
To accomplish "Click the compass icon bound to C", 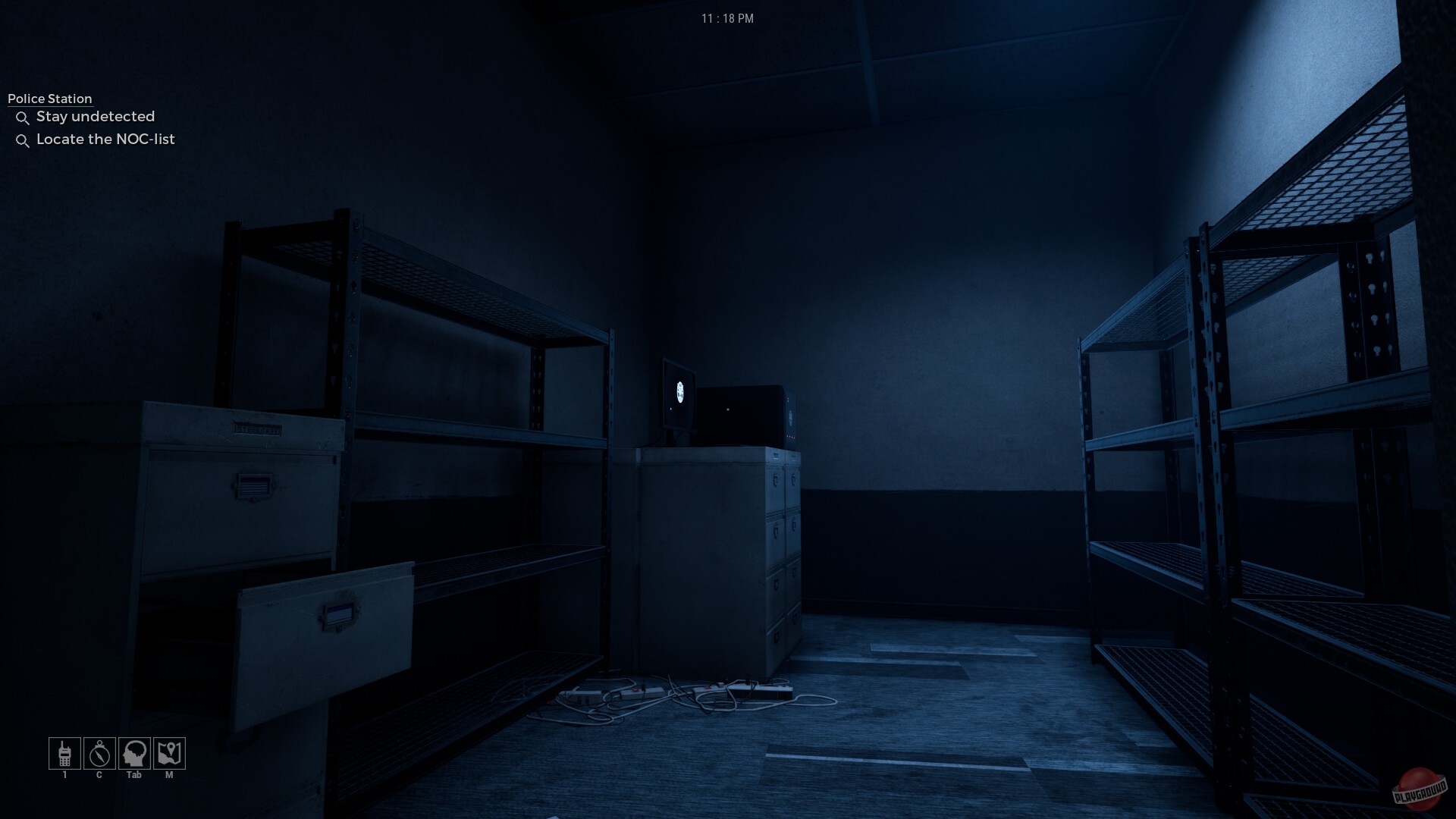I will 99,753.
